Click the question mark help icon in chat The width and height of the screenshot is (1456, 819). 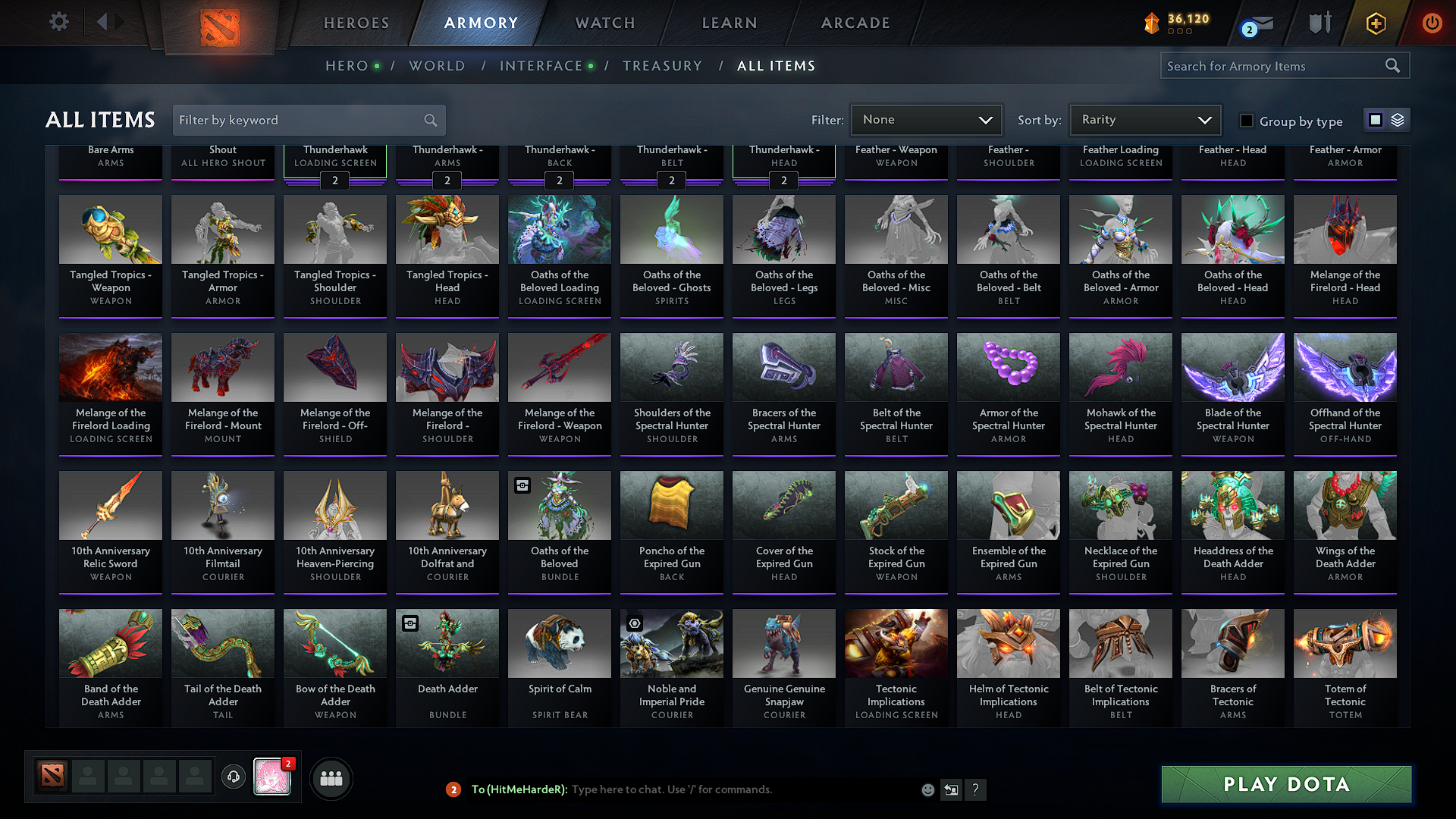976,789
